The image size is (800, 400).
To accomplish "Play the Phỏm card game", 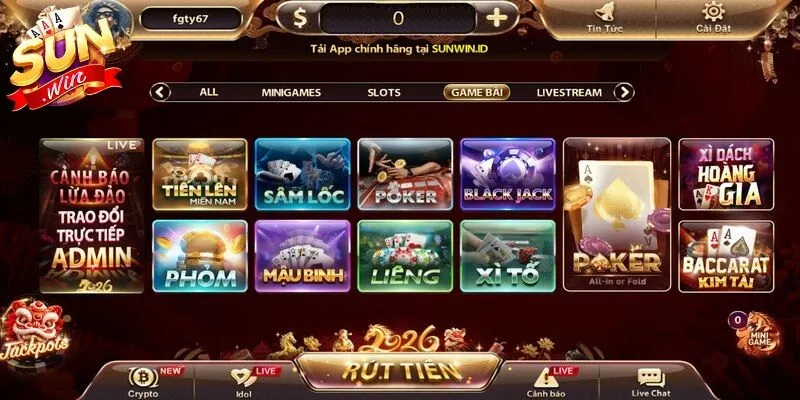I will pyautogui.click(x=200, y=256).
